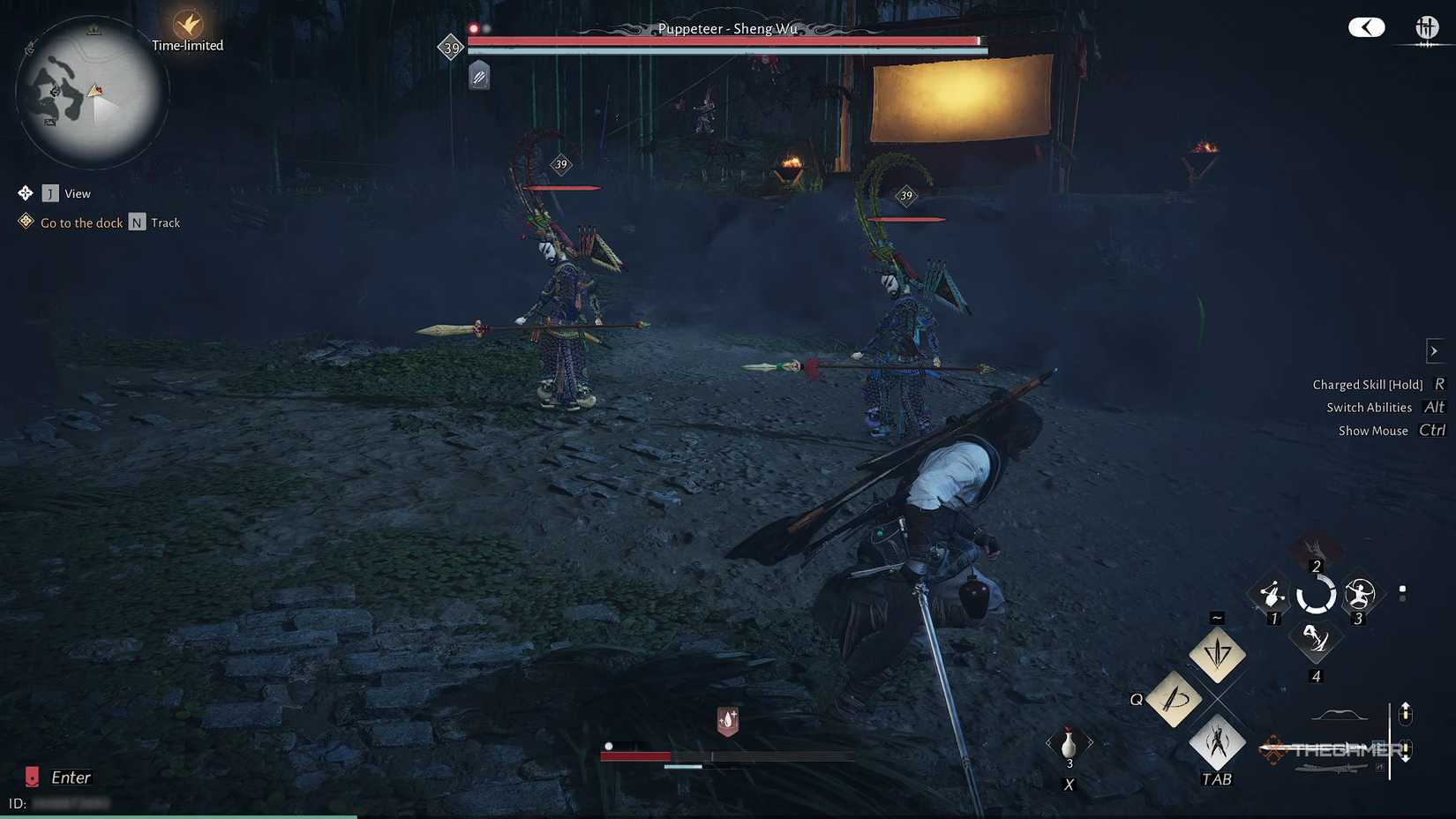Image resolution: width=1456 pixels, height=819 pixels.
Task: Click the Go to the dock objective text
Action: click(81, 222)
